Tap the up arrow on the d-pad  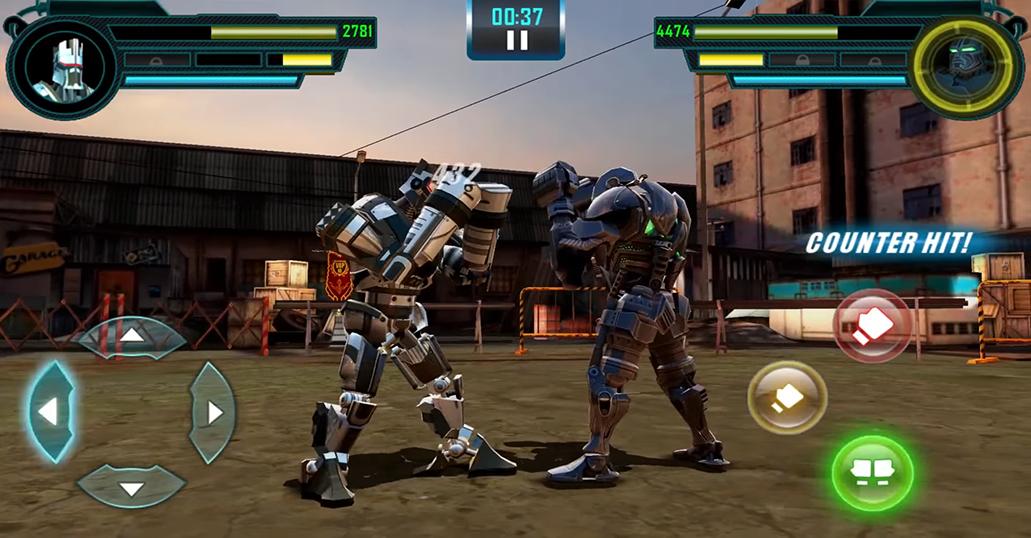click(x=132, y=336)
